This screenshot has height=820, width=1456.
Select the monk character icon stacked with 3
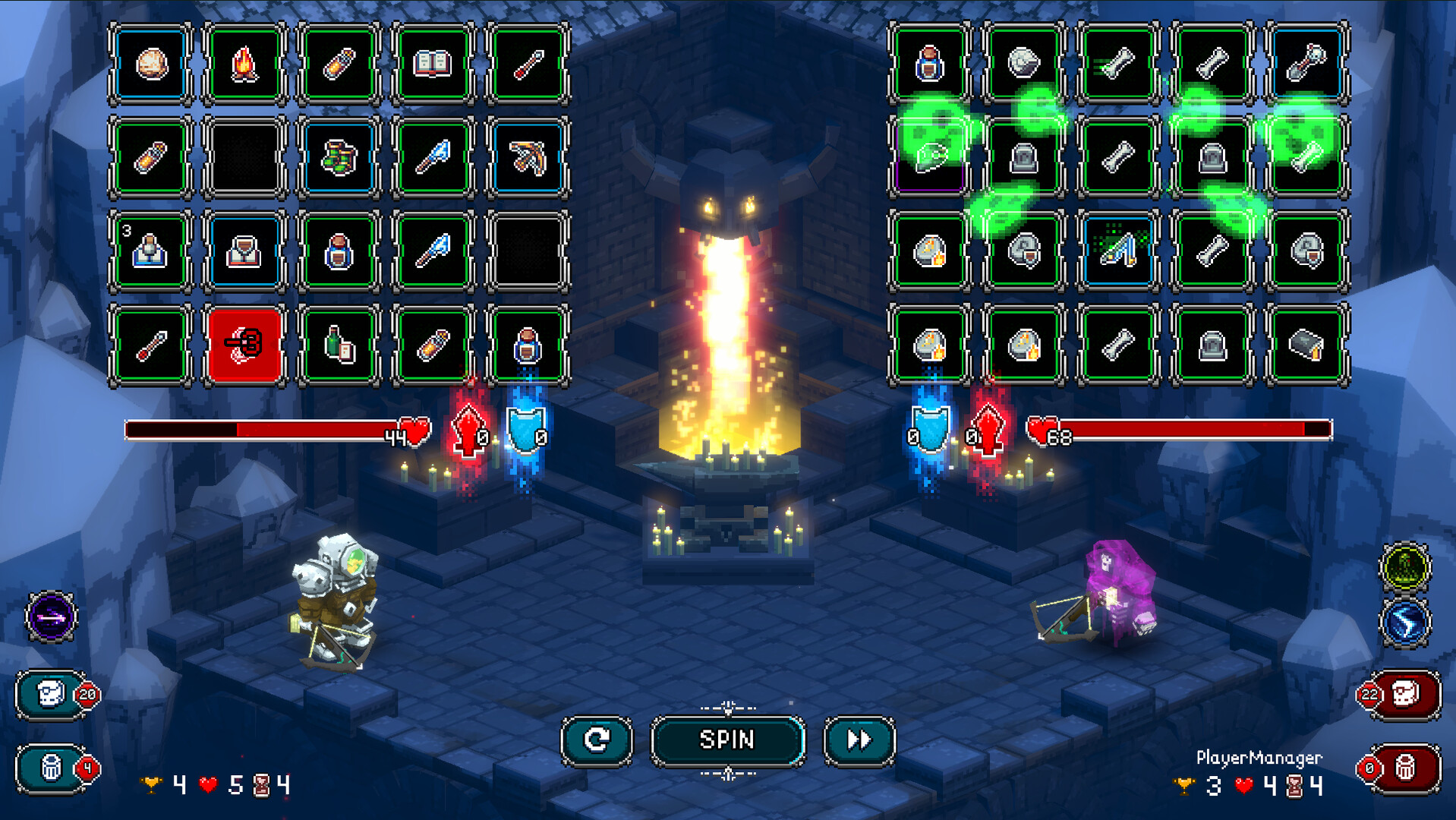click(151, 252)
